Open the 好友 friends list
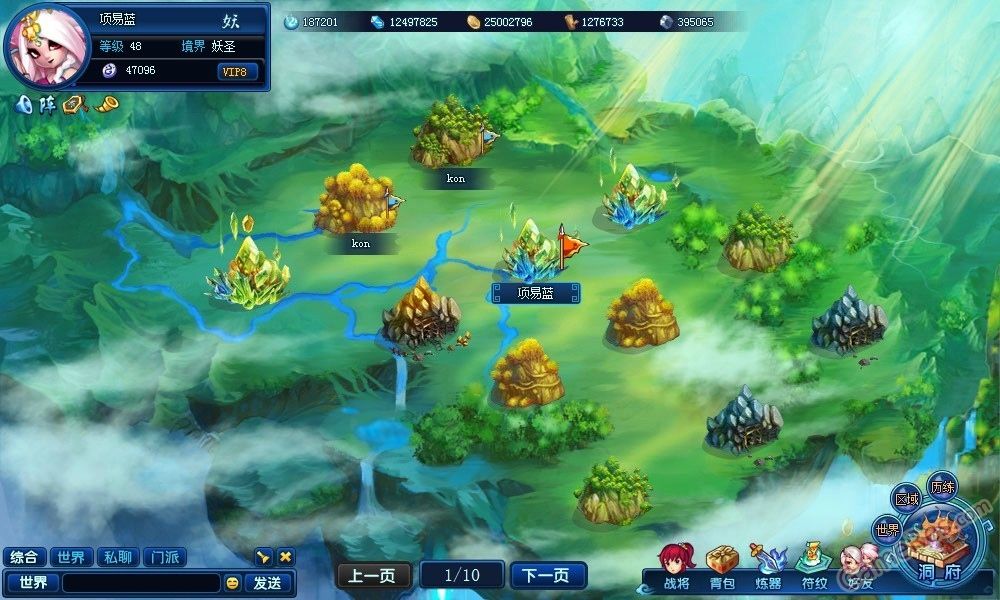 click(859, 566)
